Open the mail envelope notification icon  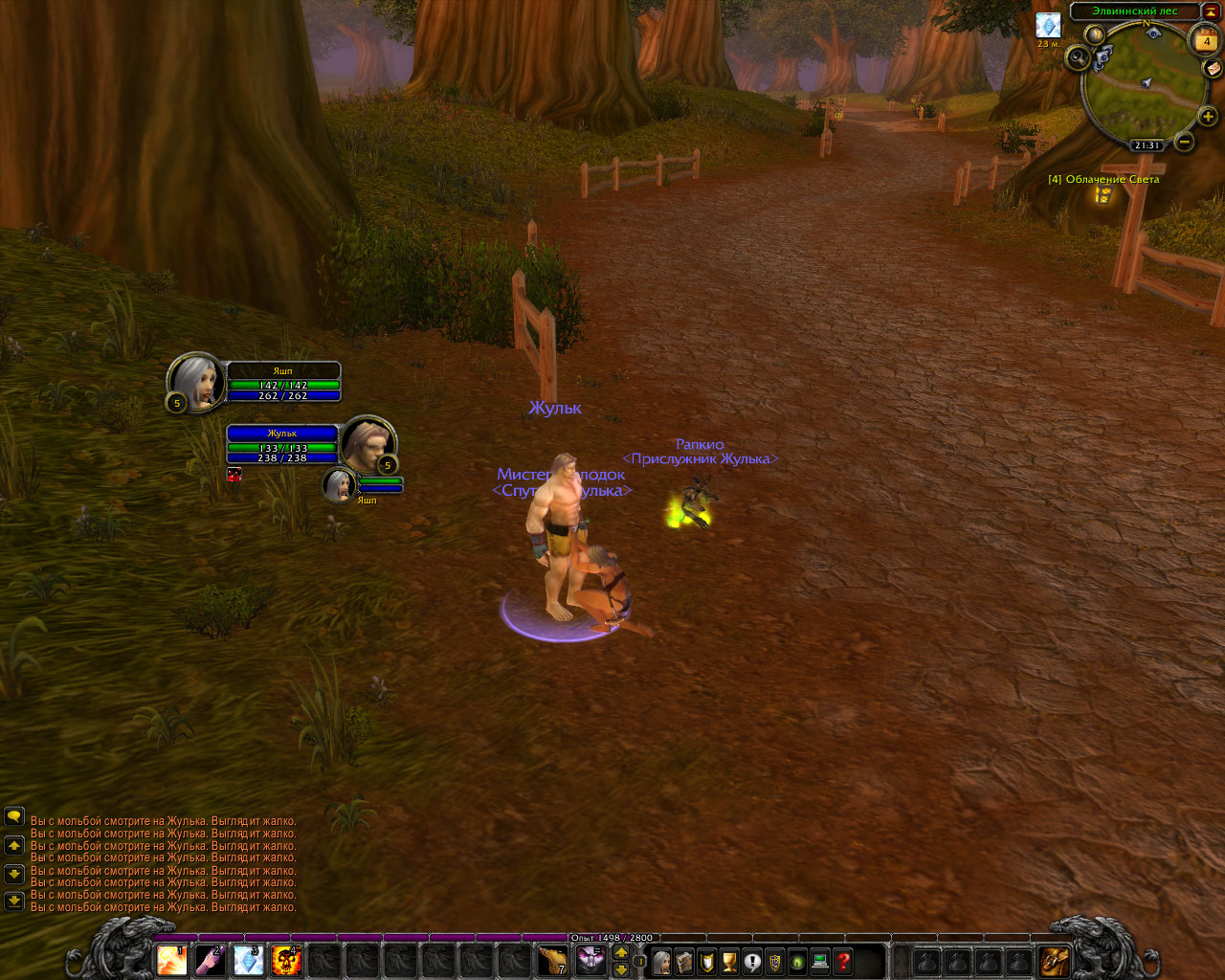(x=1213, y=68)
